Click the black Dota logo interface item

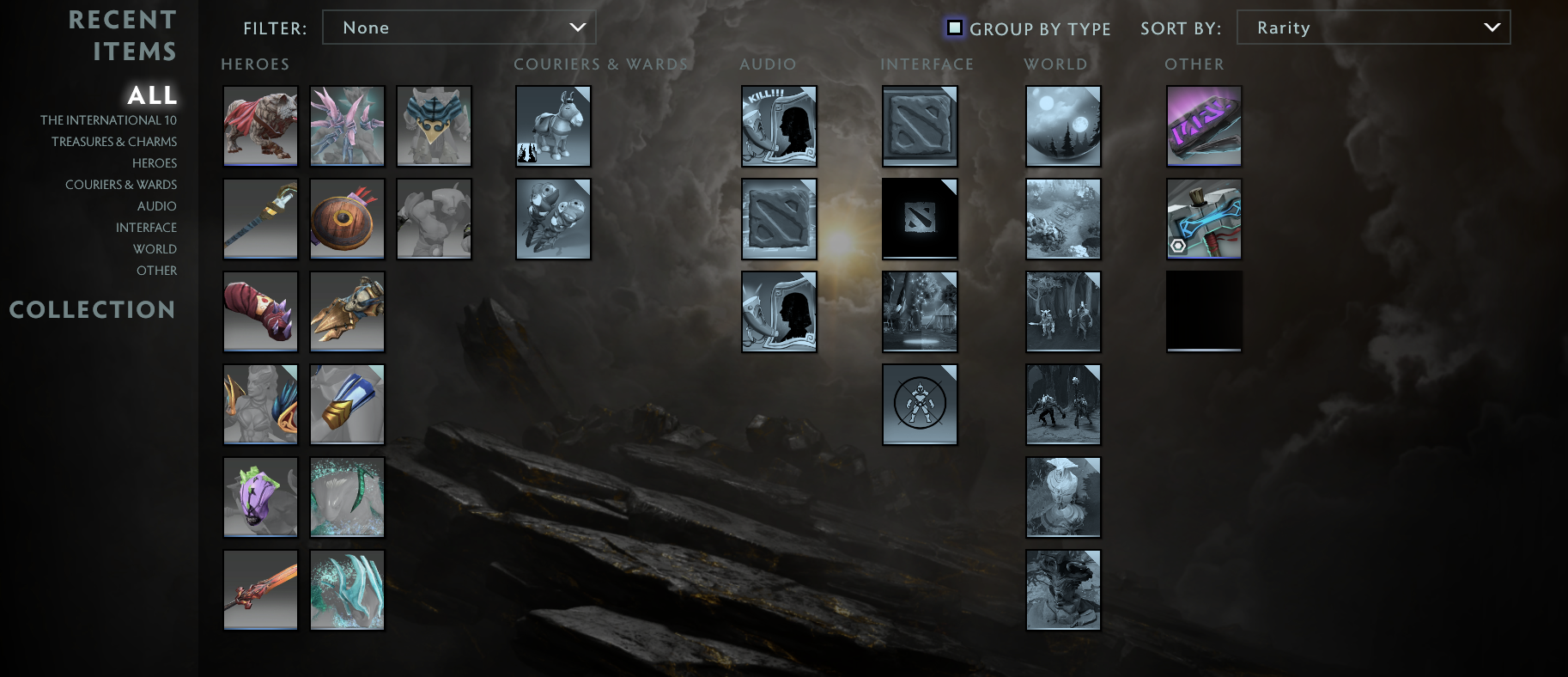(x=920, y=218)
